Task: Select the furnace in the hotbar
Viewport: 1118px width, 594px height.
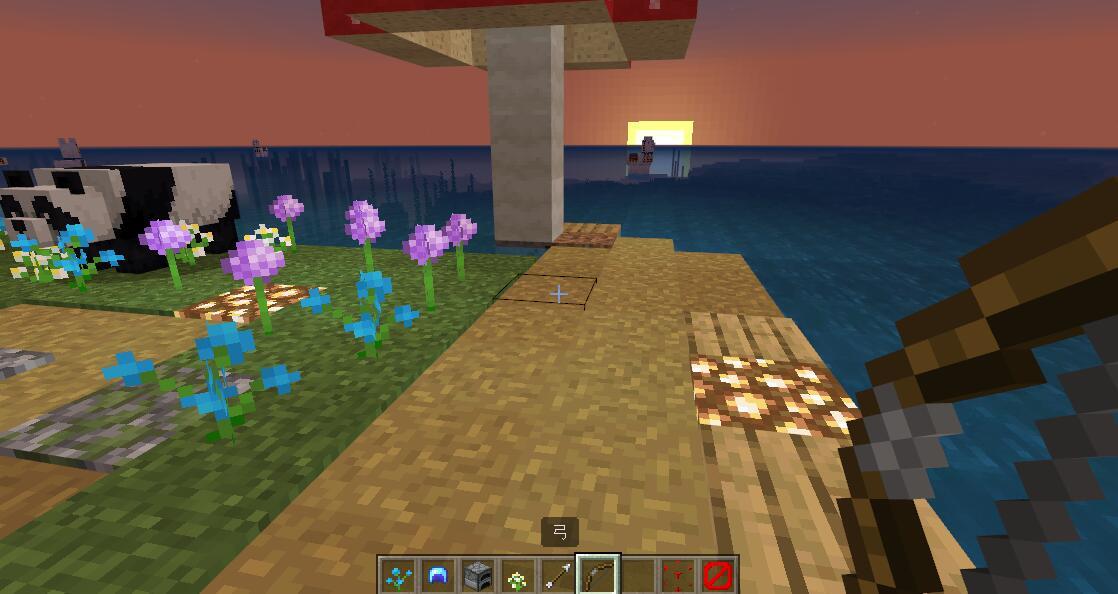Action: coord(478,575)
